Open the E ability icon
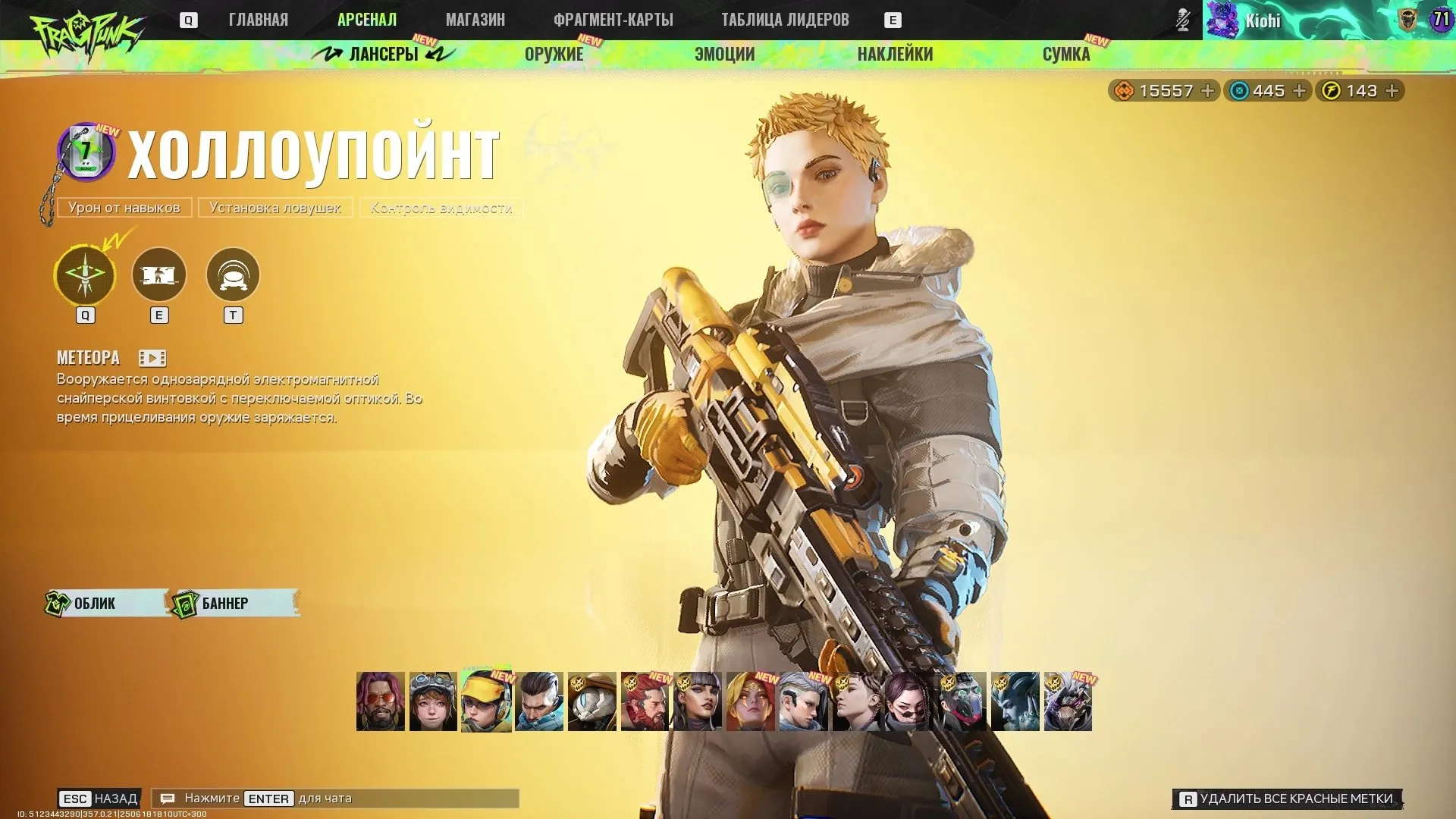This screenshot has height=819, width=1456. tap(159, 275)
